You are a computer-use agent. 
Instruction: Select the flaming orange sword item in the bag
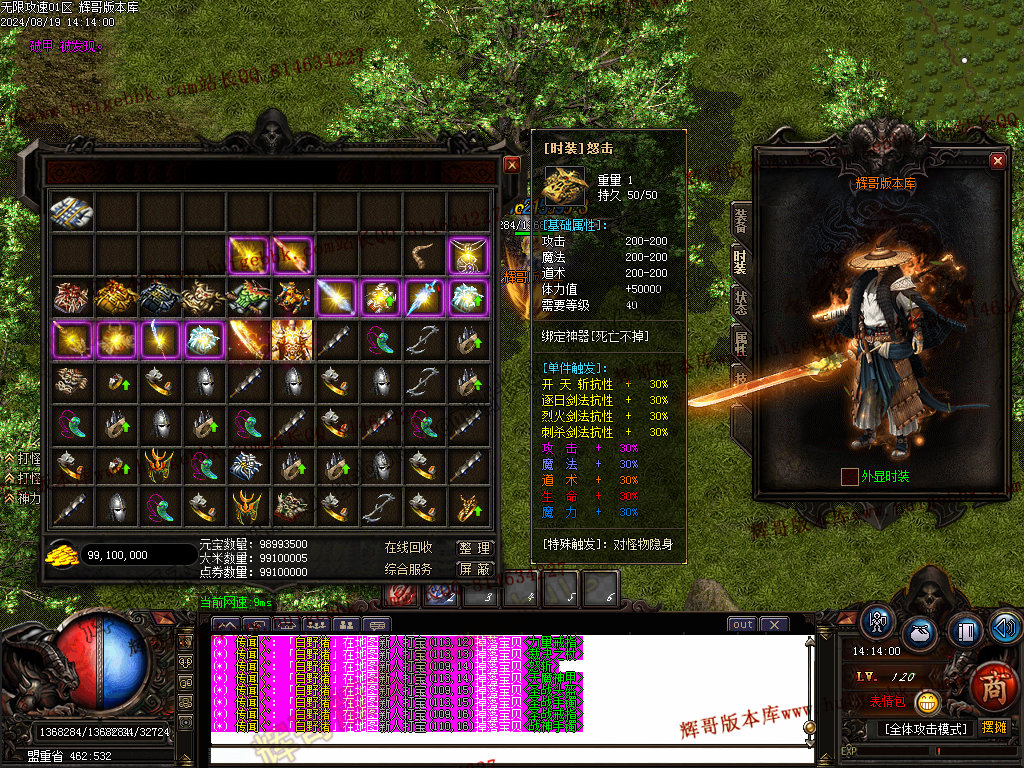click(247, 340)
